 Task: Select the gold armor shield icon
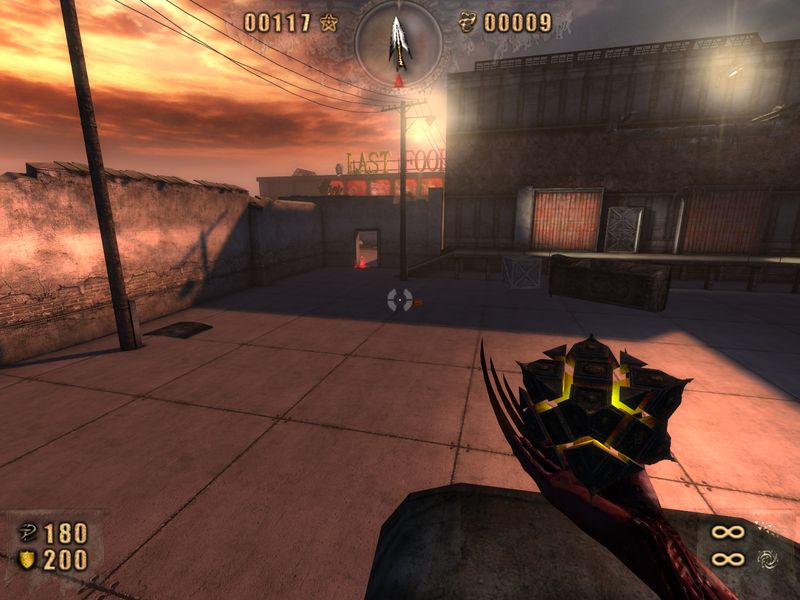(27, 560)
